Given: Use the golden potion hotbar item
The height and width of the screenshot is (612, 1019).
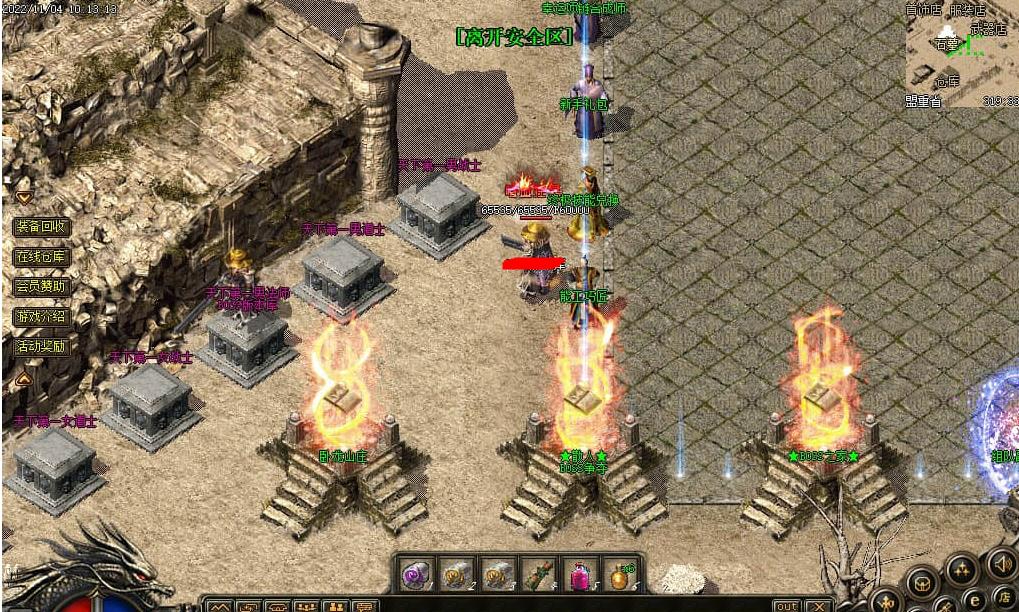Looking at the screenshot, I should click(620, 576).
